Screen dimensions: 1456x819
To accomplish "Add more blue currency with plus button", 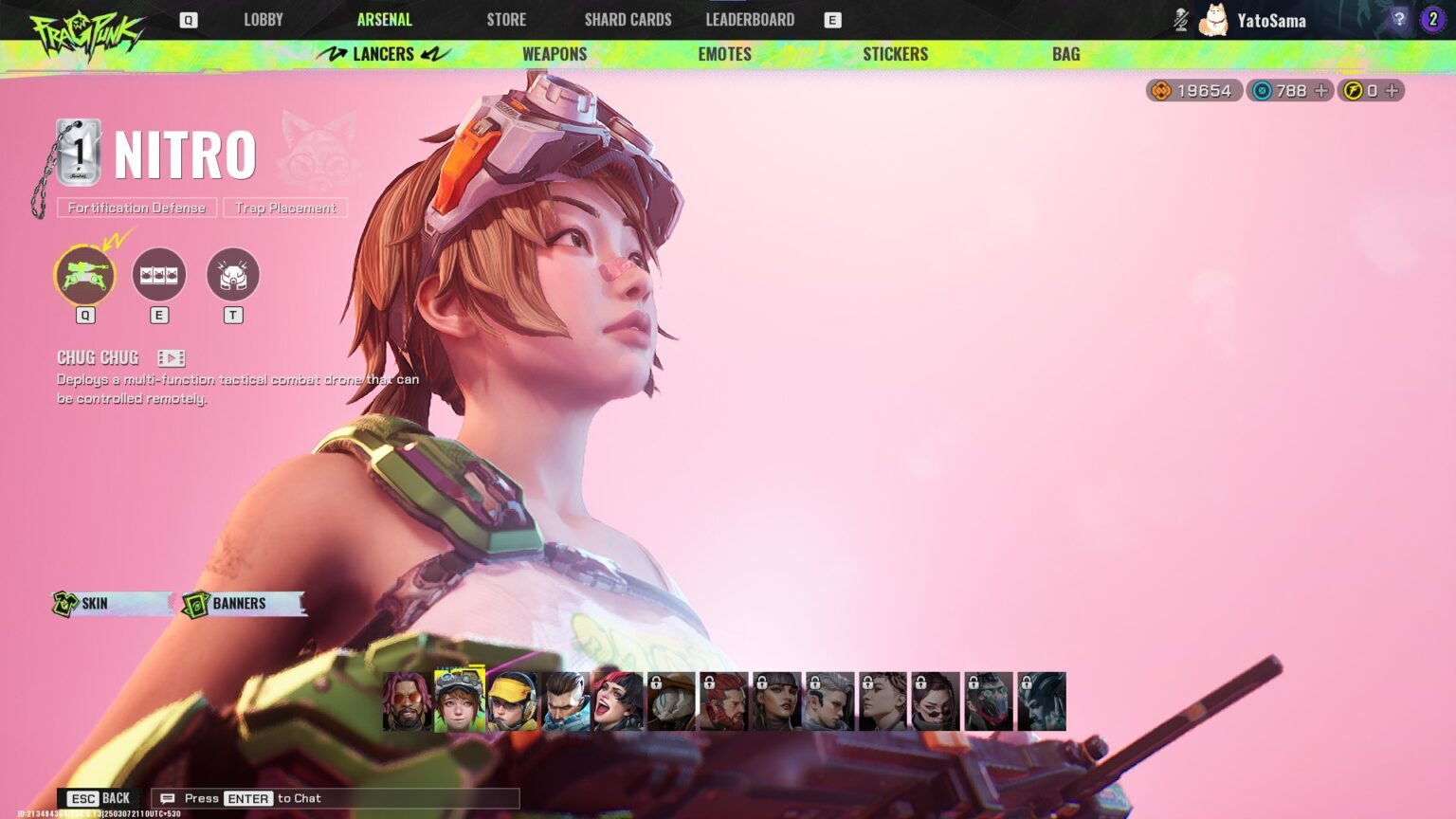I will tap(1319, 90).
